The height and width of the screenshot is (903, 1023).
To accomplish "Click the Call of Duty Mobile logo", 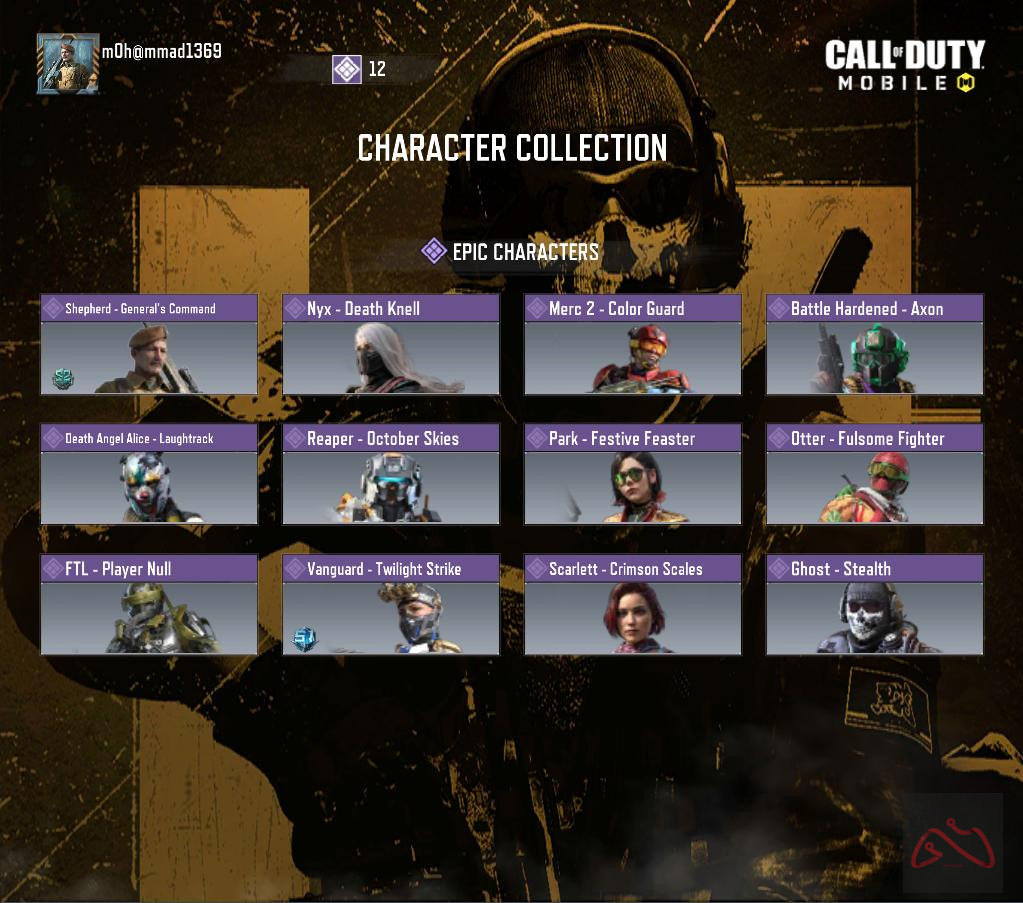I will pyautogui.click(x=904, y=66).
